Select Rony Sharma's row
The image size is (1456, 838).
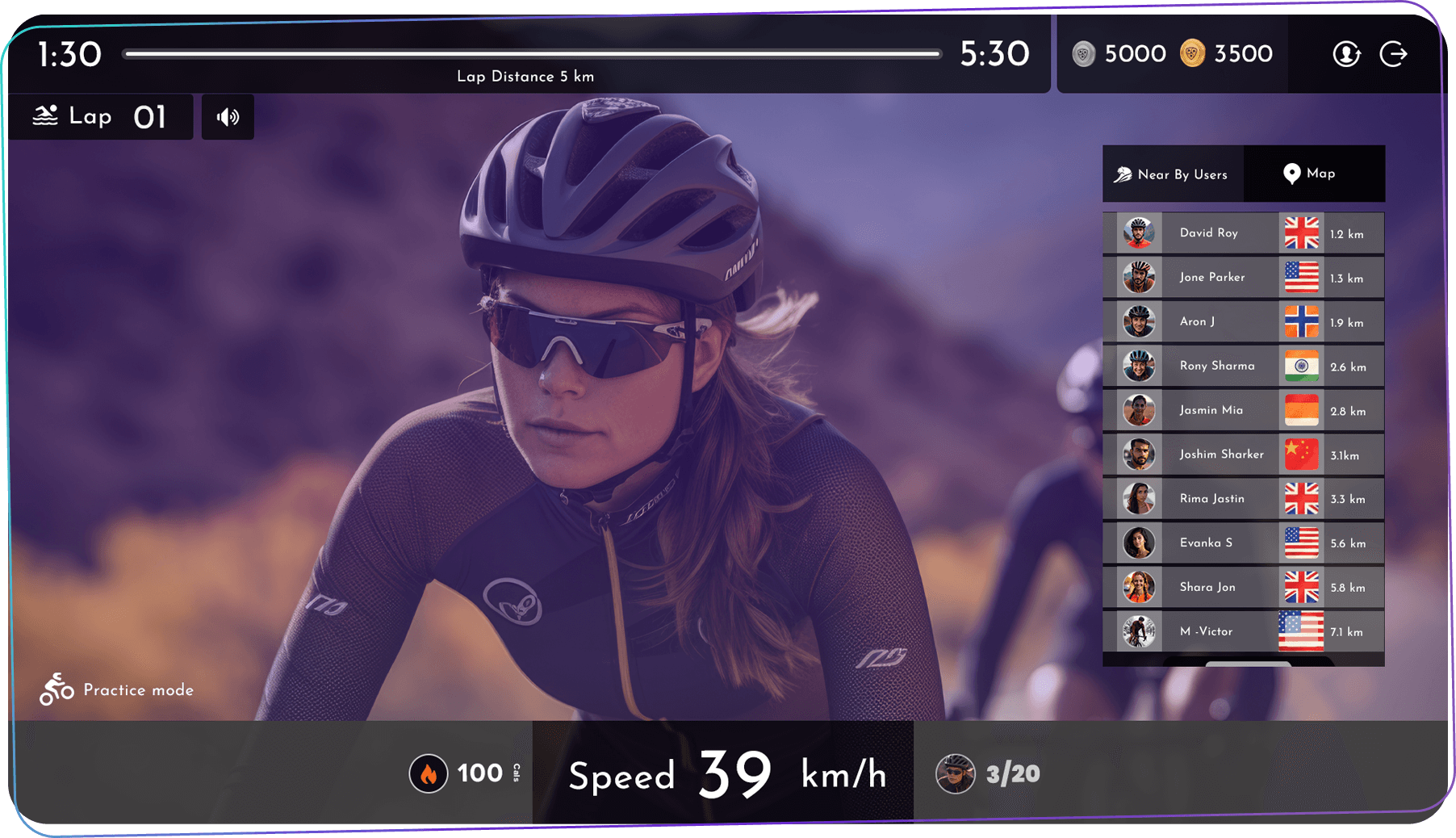pos(1243,366)
